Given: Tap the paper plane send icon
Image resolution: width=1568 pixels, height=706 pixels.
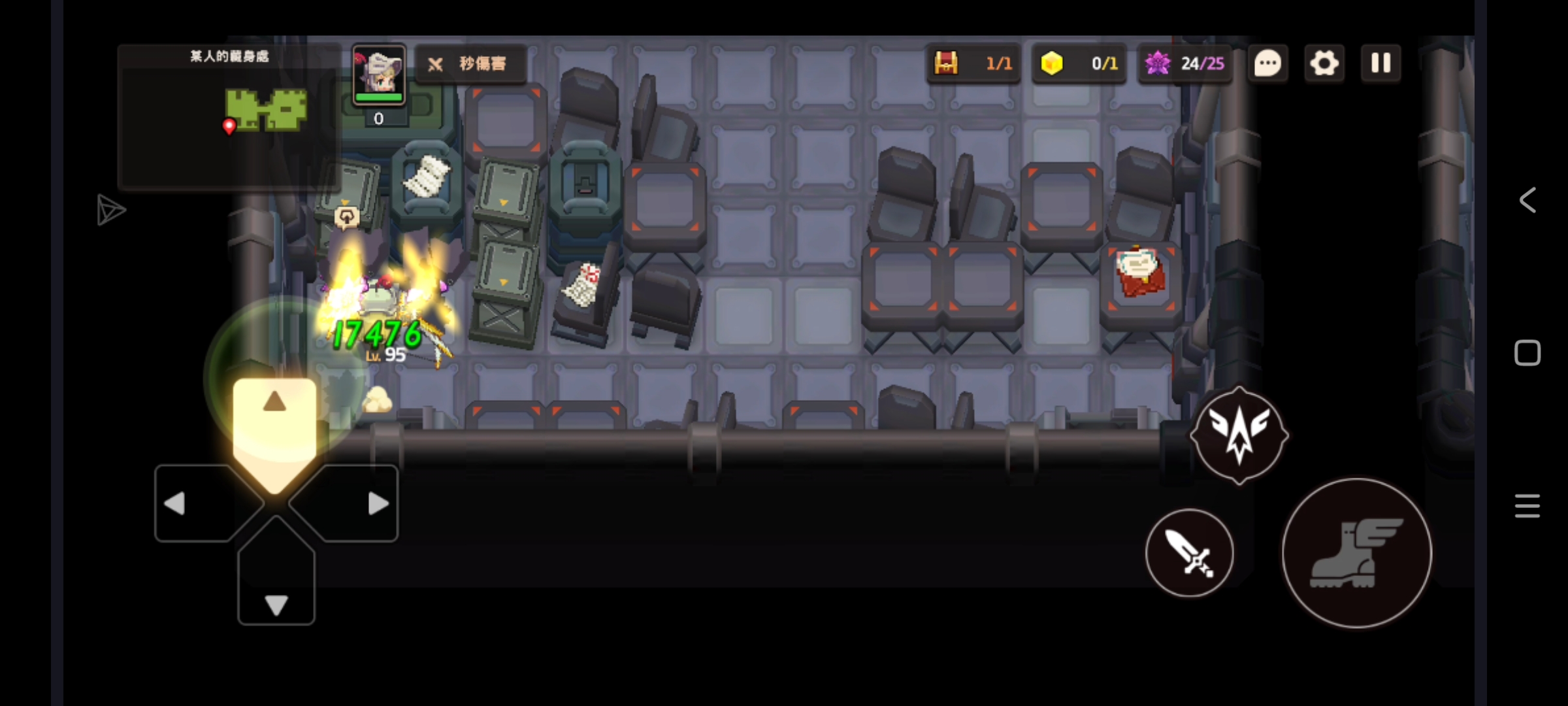Looking at the screenshot, I should tap(110, 210).
